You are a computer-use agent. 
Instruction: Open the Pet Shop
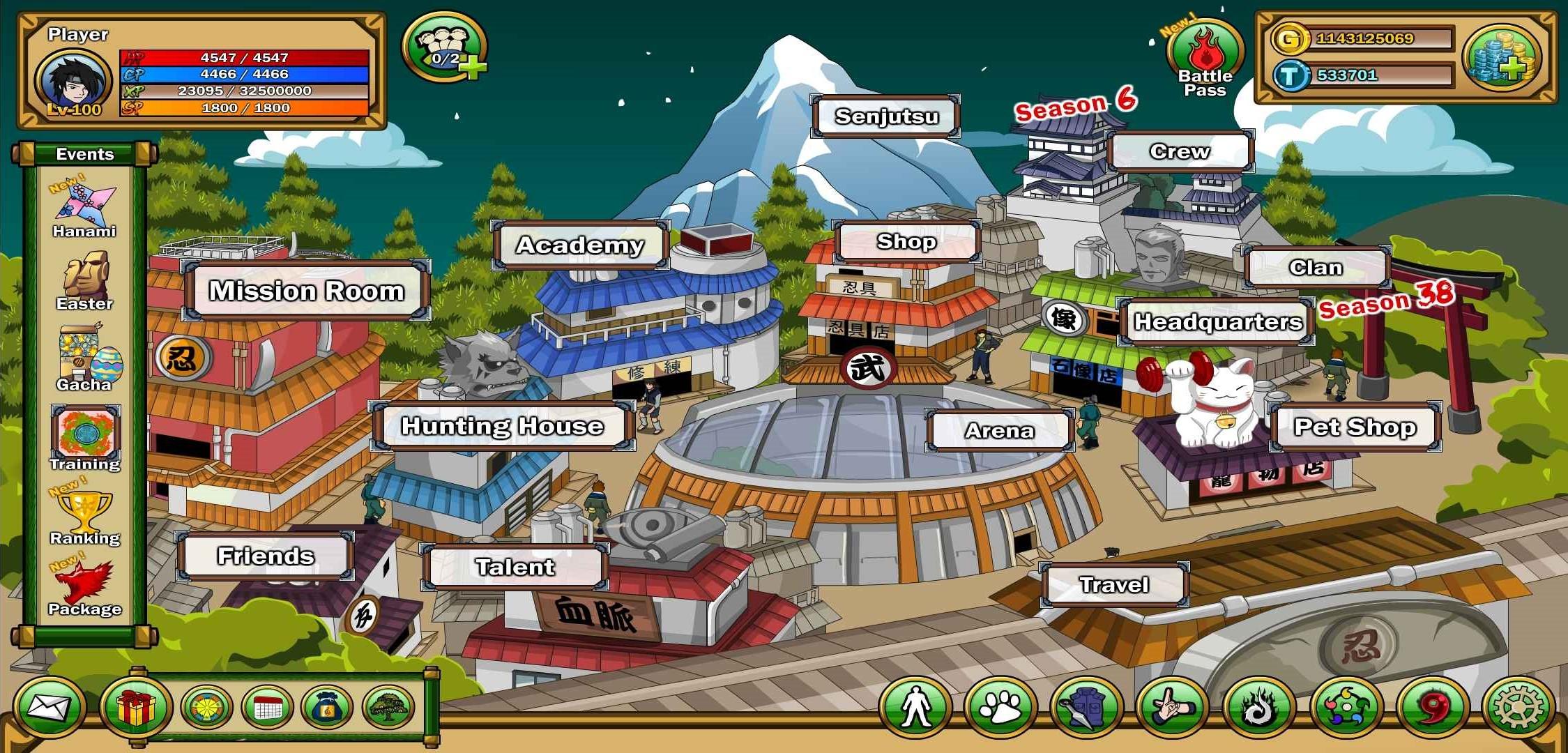[x=1355, y=427]
